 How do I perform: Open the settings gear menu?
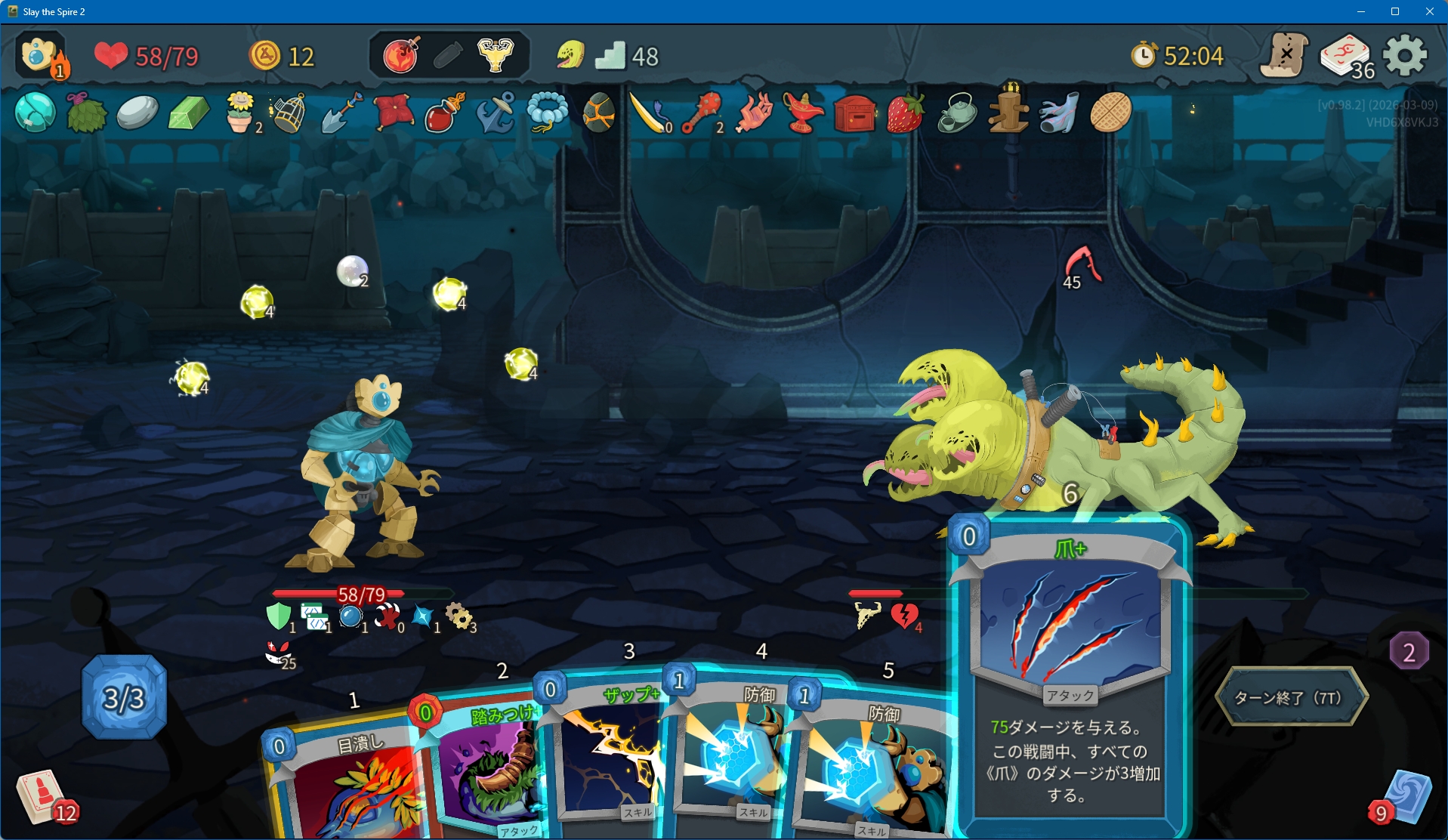1404,56
